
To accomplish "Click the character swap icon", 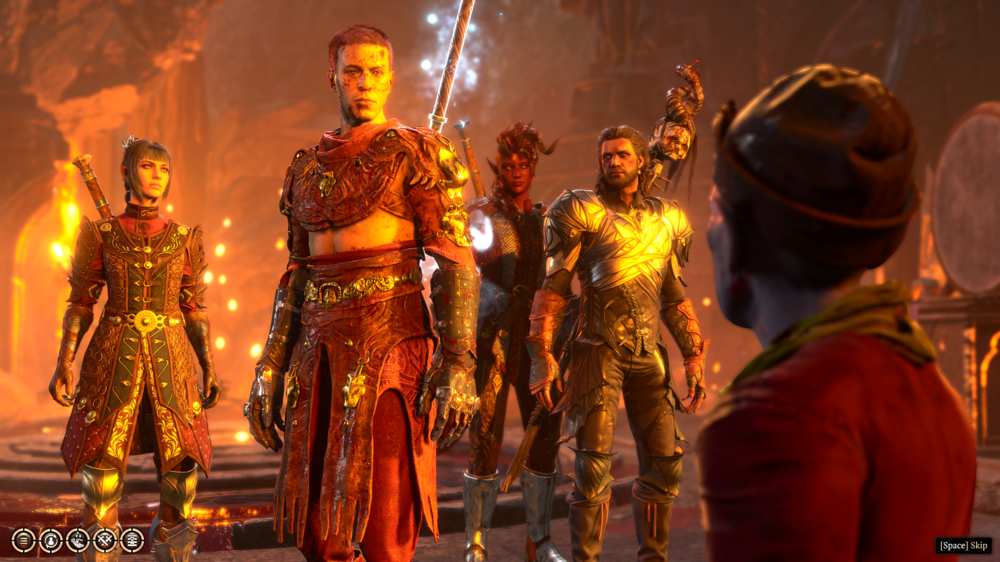I will tap(51, 540).
